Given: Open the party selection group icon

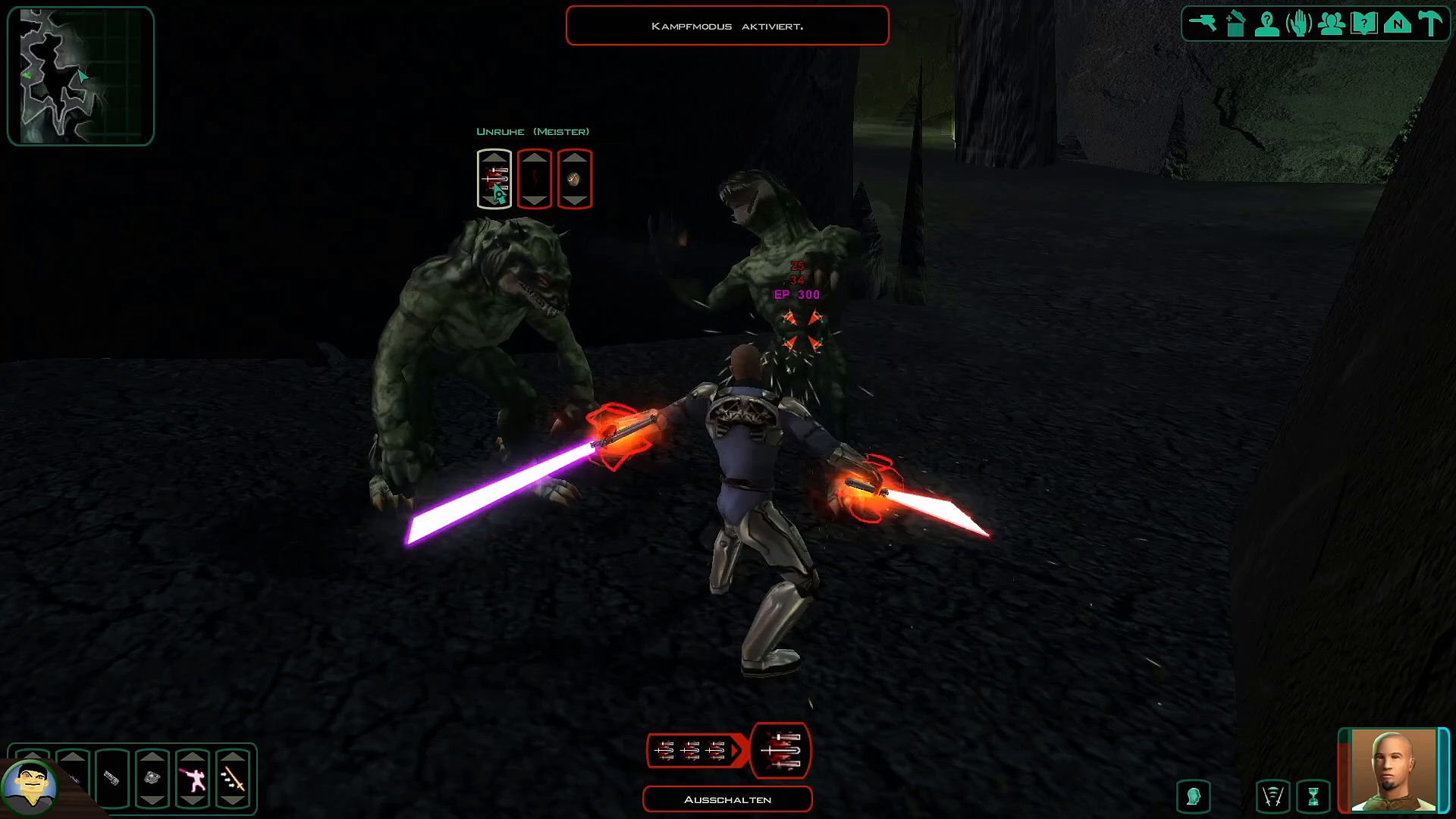Looking at the screenshot, I should (1332, 24).
